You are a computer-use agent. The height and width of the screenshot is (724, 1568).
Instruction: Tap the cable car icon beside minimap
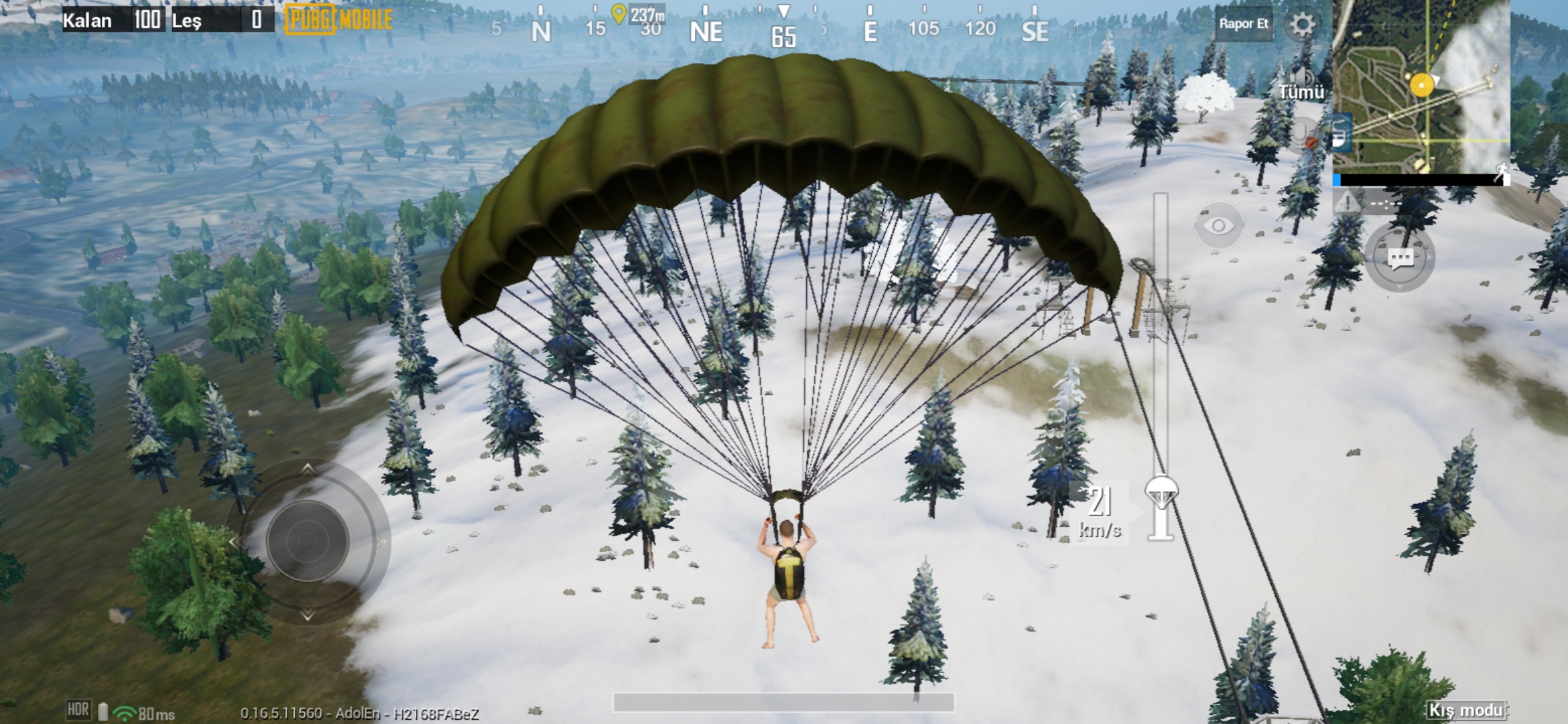coord(1340,133)
